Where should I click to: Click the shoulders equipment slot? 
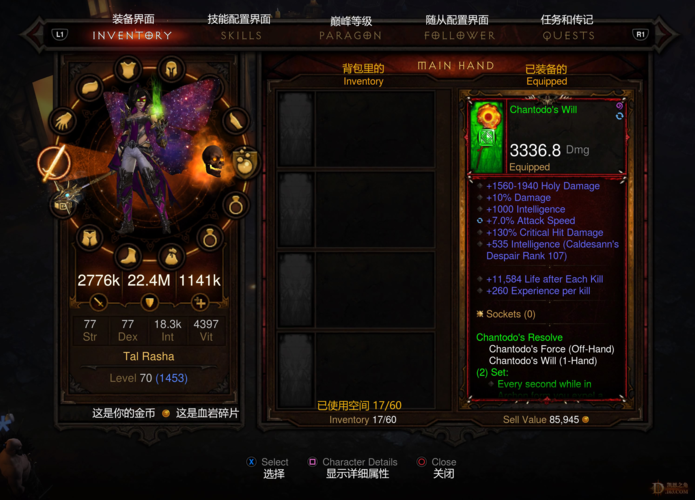(90, 88)
